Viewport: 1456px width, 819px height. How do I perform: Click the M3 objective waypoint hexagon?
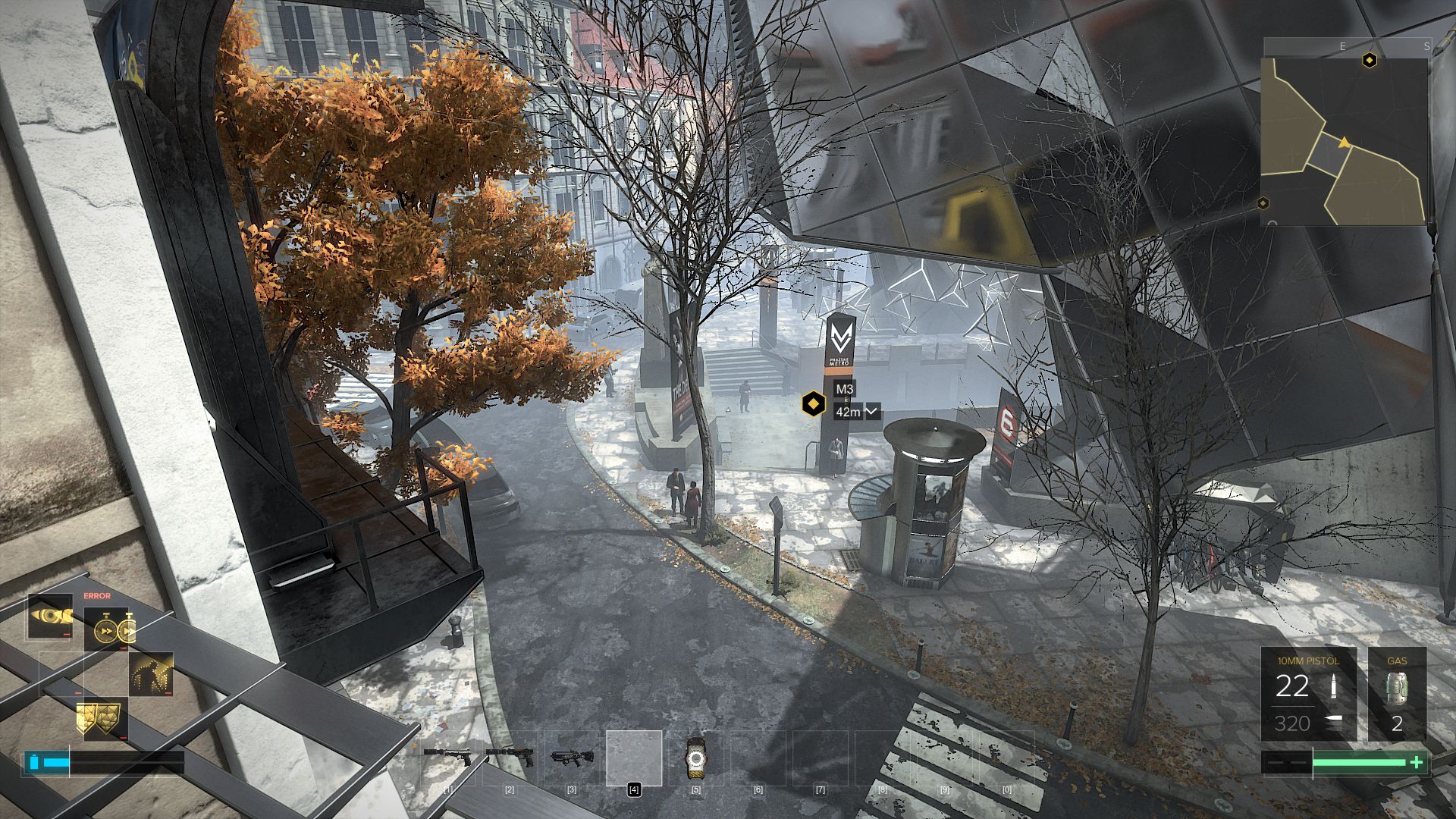[813, 403]
